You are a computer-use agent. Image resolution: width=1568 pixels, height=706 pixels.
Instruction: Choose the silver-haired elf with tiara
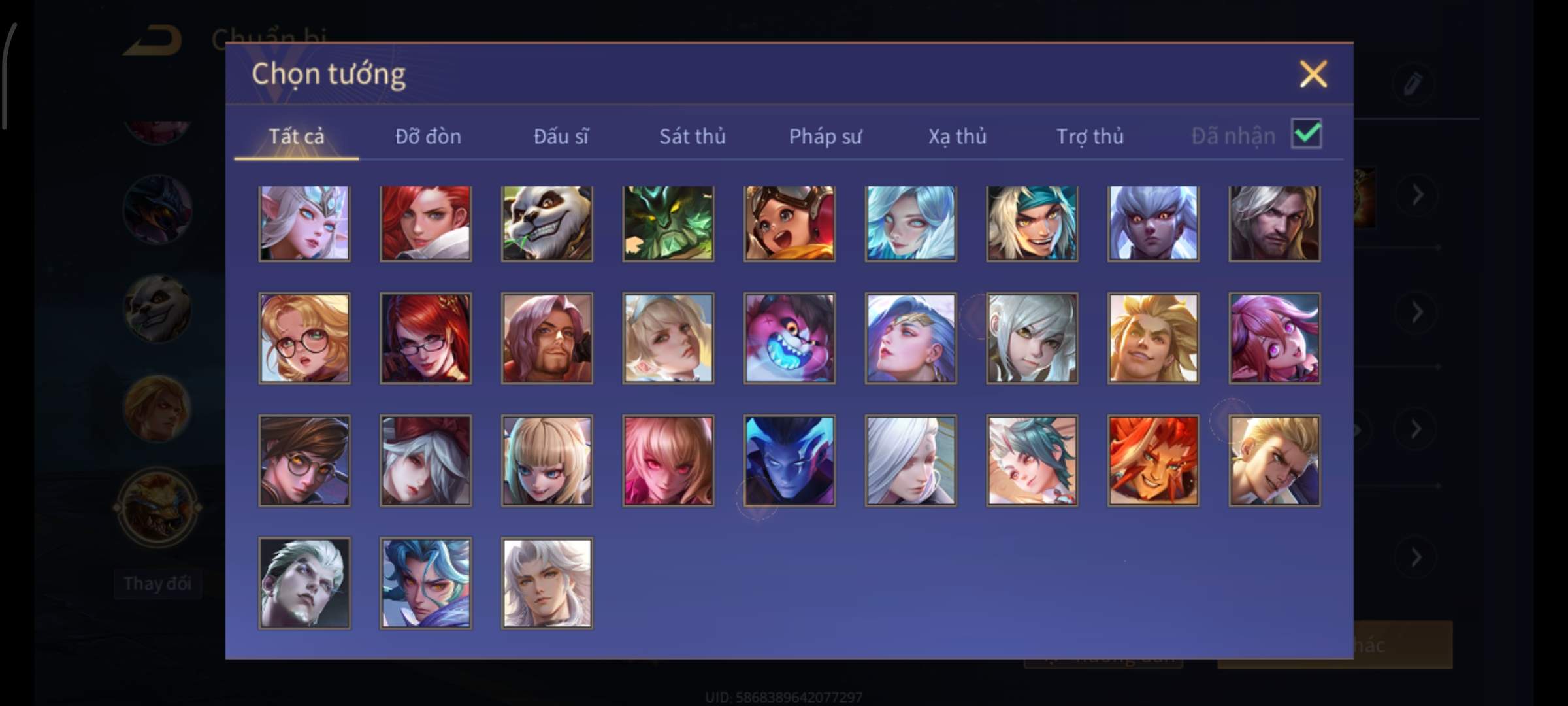(x=304, y=224)
